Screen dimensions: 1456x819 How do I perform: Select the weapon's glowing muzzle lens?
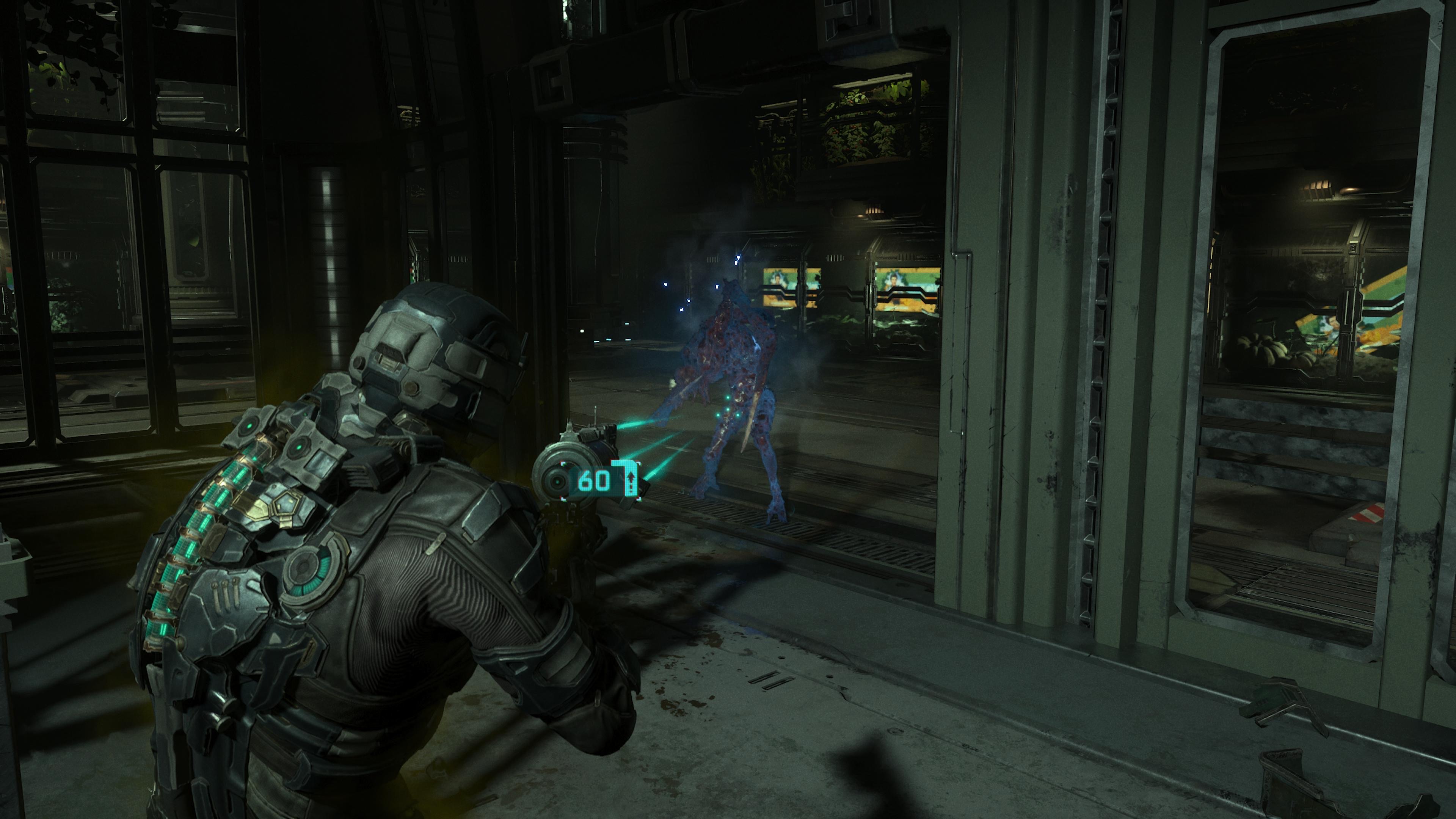pos(557,482)
